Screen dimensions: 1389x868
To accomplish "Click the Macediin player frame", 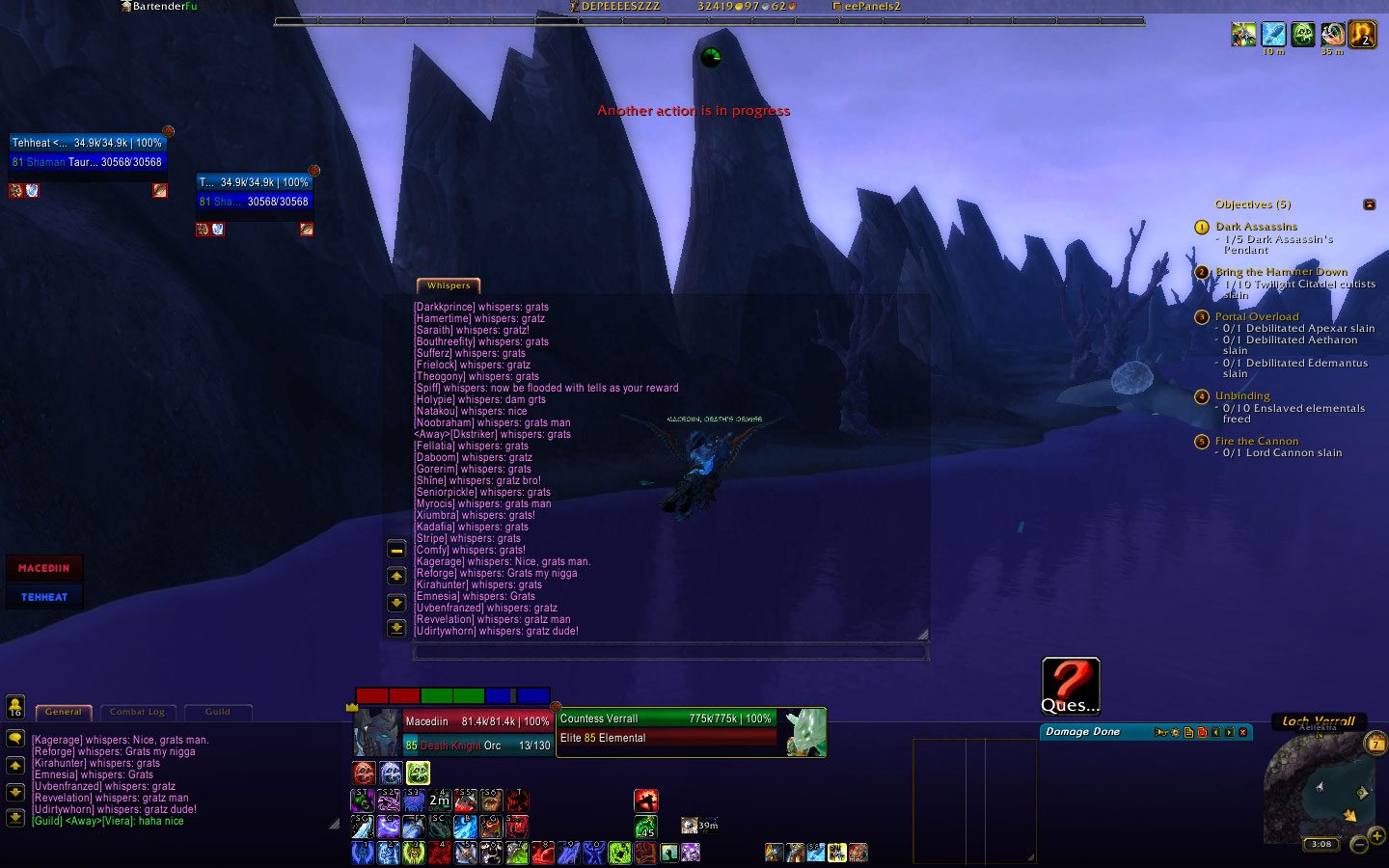I will click(455, 733).
